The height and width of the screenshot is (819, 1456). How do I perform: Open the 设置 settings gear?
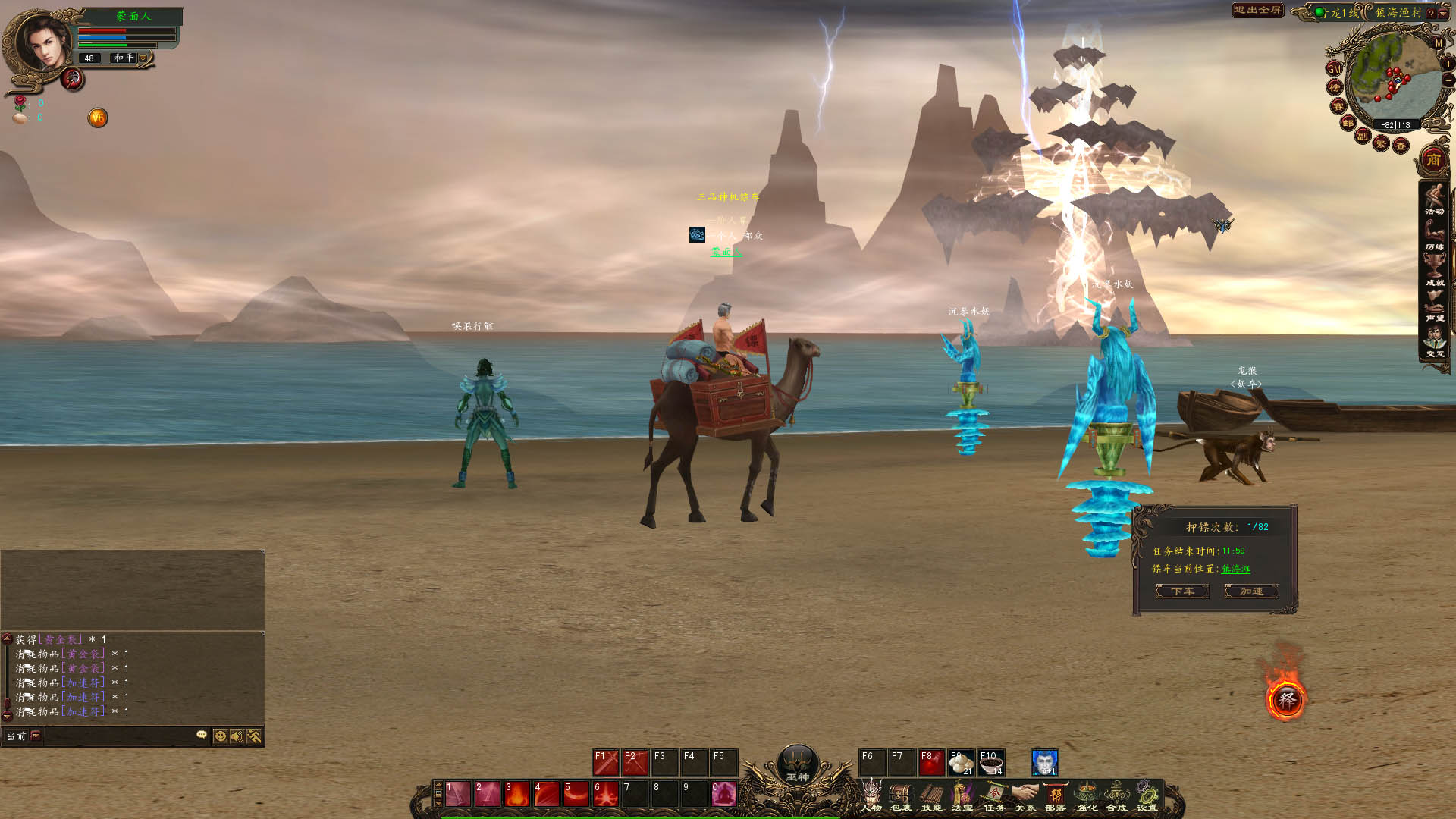(x=1147, y=796)
